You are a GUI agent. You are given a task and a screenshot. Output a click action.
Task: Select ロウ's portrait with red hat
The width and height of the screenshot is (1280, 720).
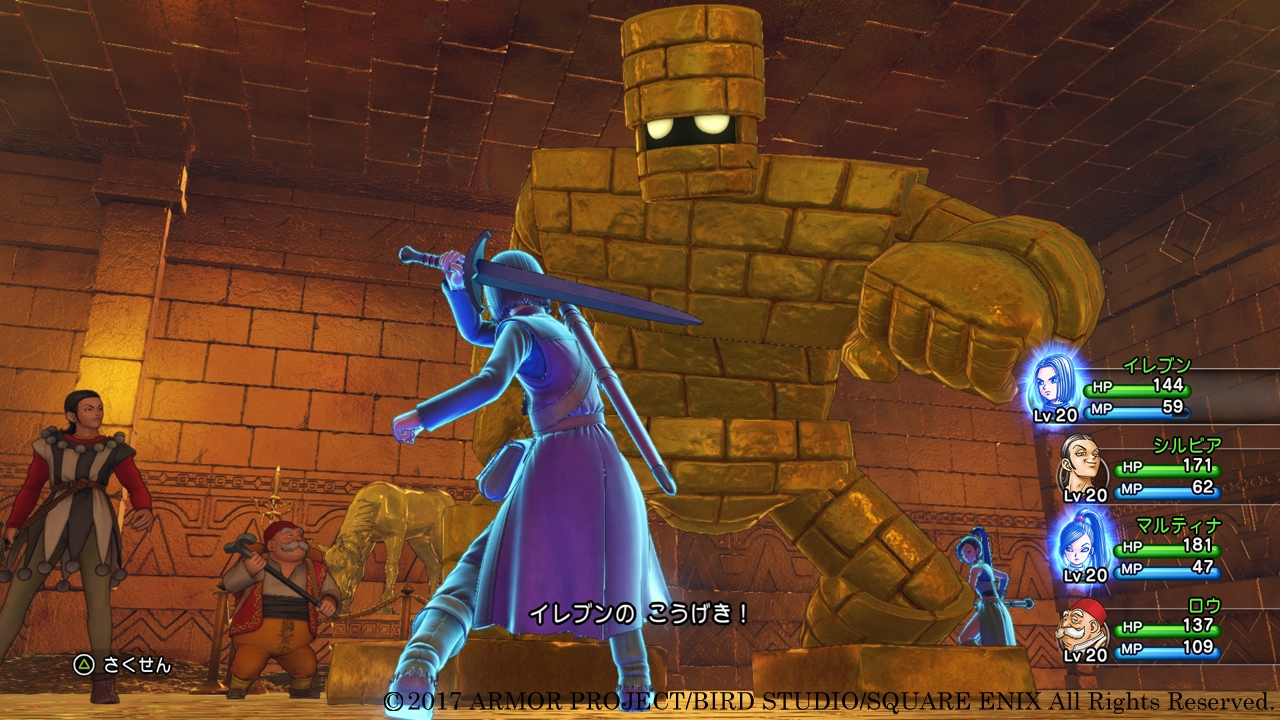point(1083,623)
